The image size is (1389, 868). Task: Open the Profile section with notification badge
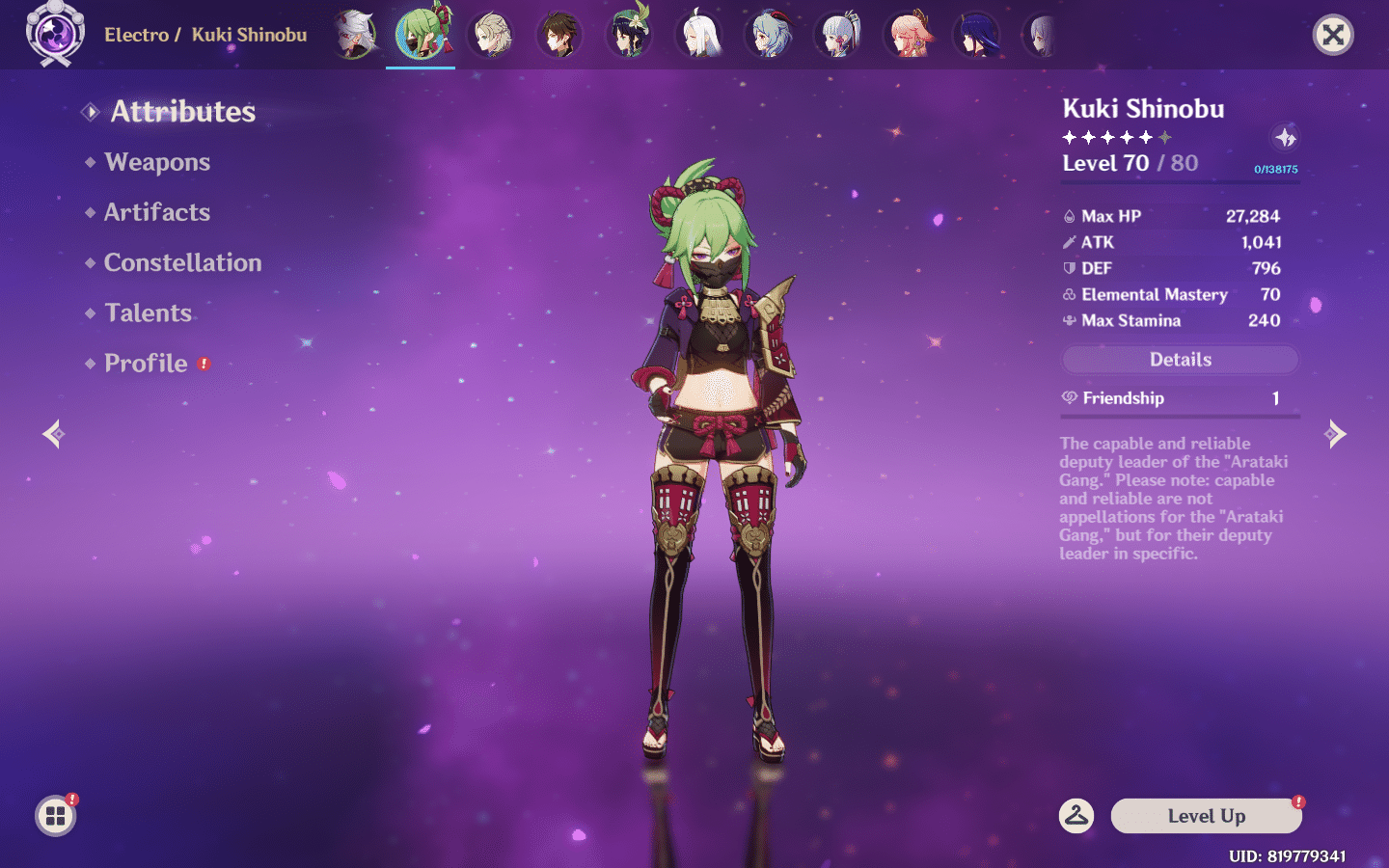pyautogui.click(x=146, y=363)
